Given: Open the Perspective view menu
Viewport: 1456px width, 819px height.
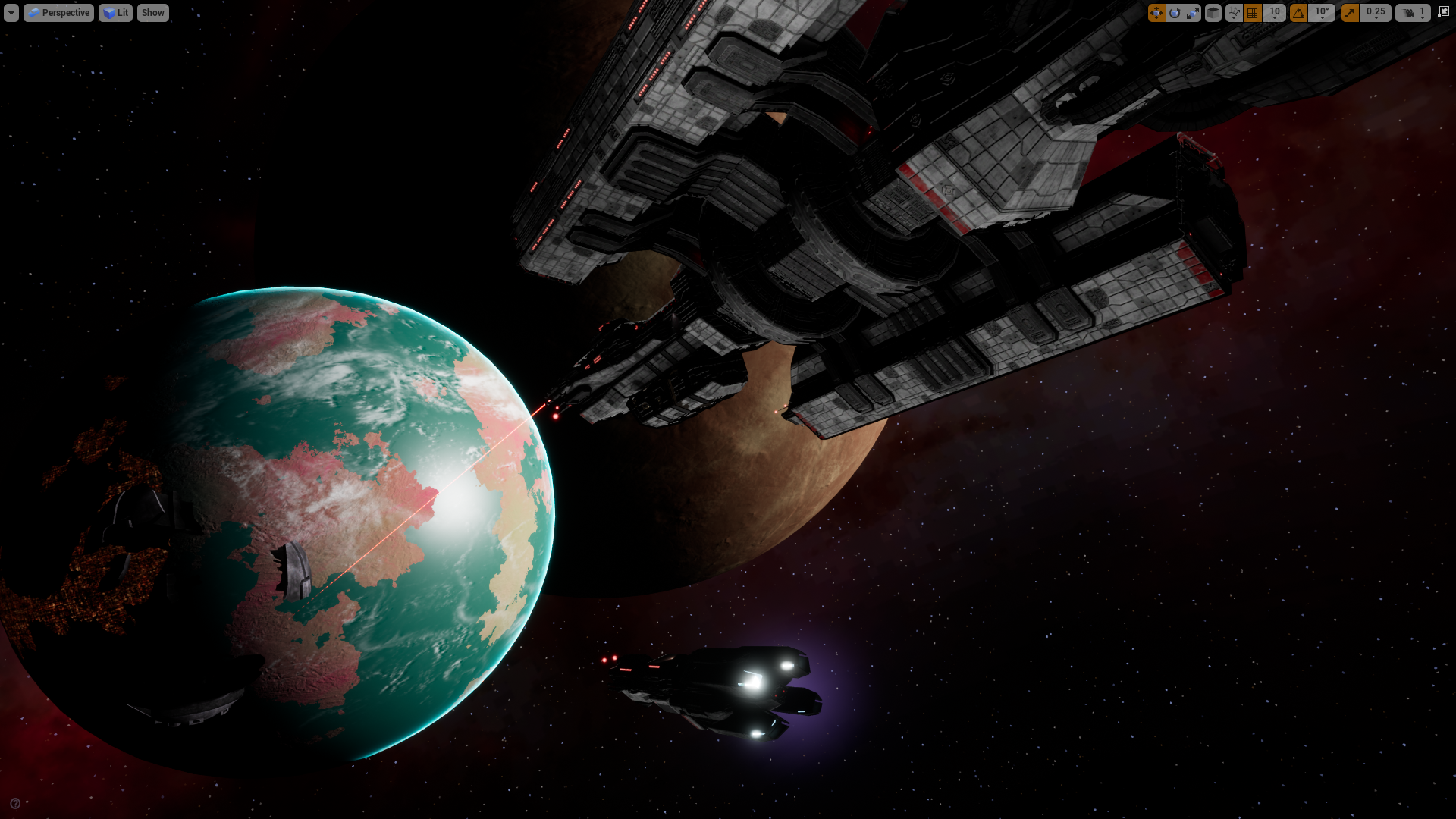Looking at the screenshot, I should [x=58, y=12].
